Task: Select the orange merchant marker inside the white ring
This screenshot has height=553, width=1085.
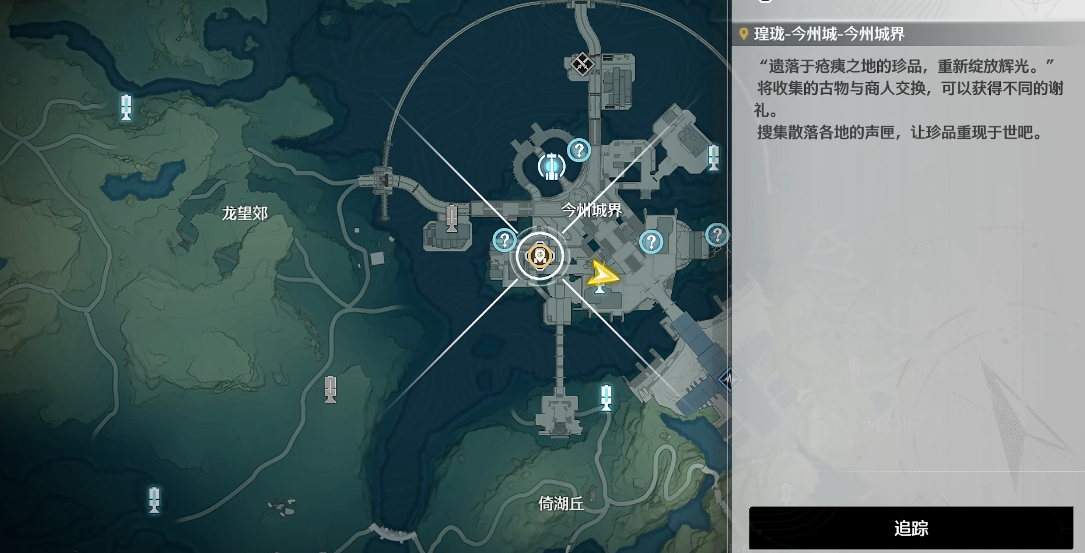Action: pyautogui.click(x=540, y=257)
